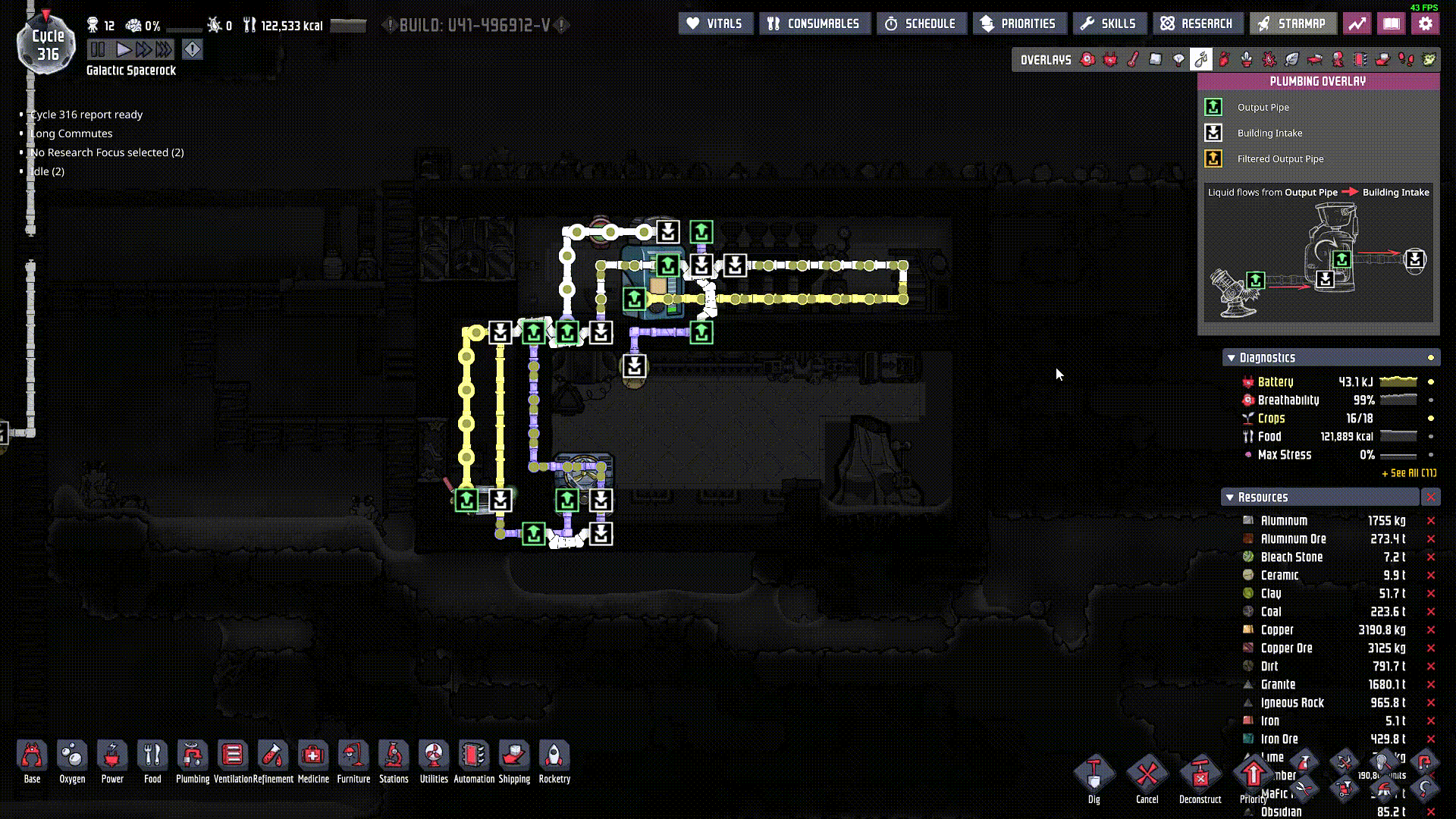
Task: Toggle the Temperature overlay
Action: [1132, 59]
